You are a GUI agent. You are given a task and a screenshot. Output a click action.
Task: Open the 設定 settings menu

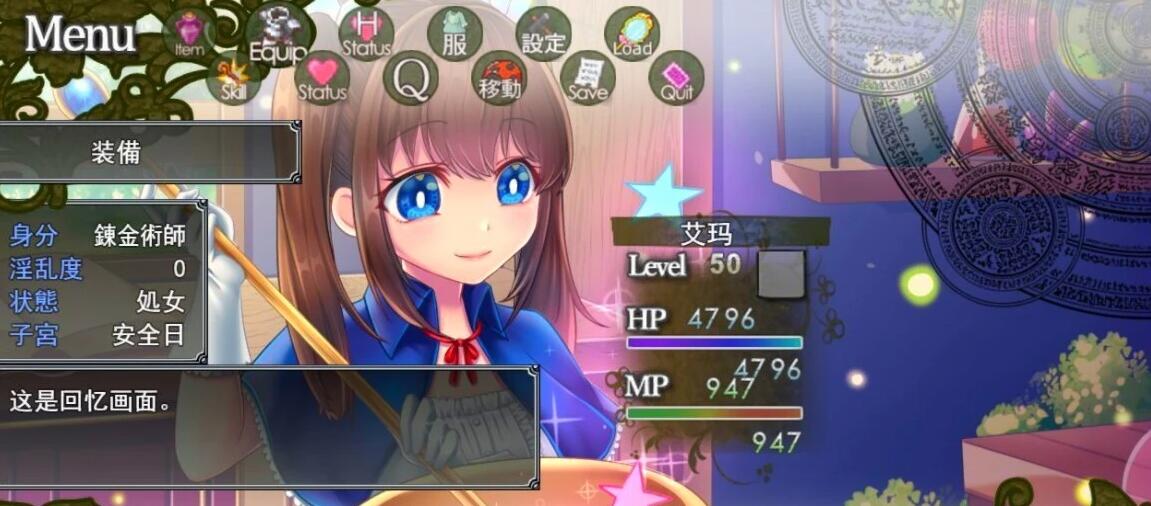tap(544, 34)
